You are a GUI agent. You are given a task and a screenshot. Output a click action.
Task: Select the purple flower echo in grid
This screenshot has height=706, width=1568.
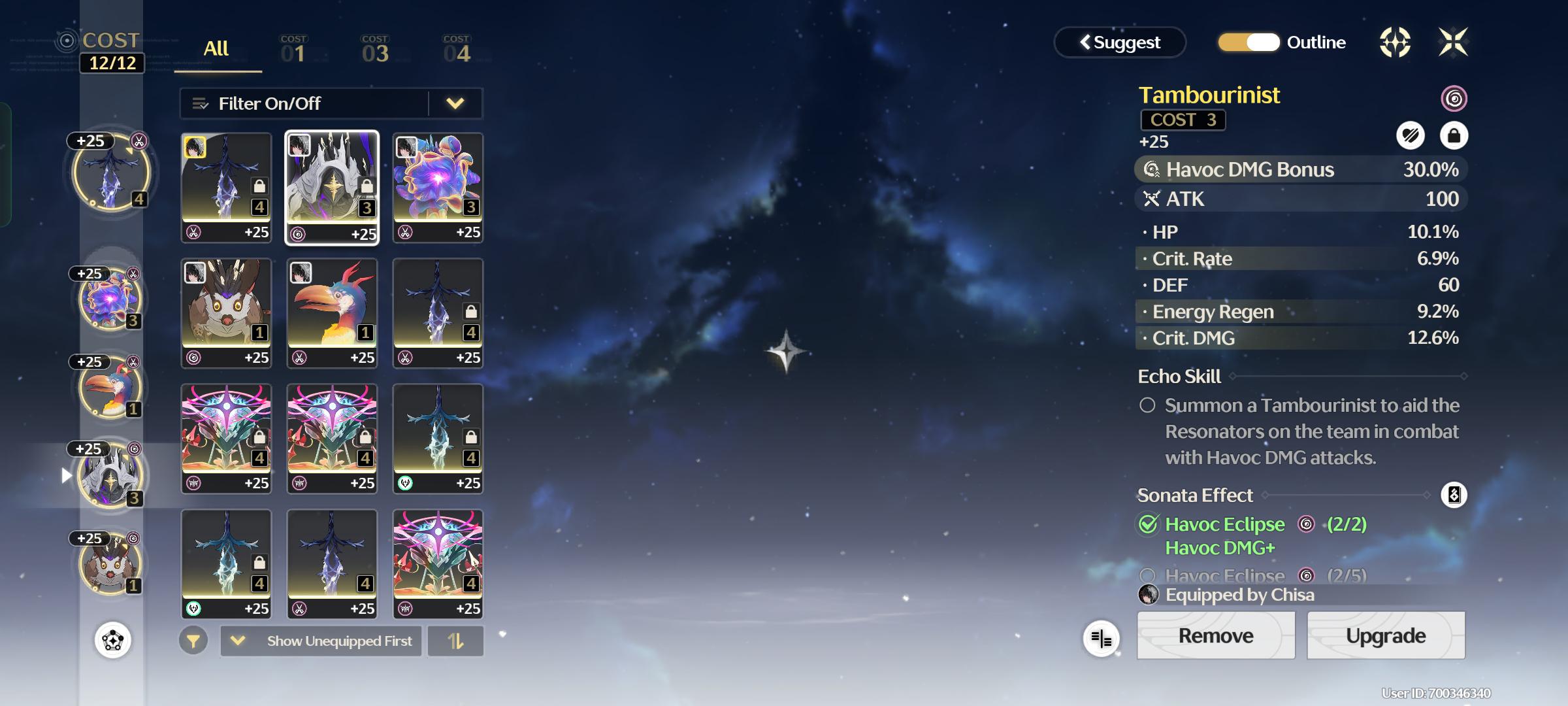(x=438, y=188)
